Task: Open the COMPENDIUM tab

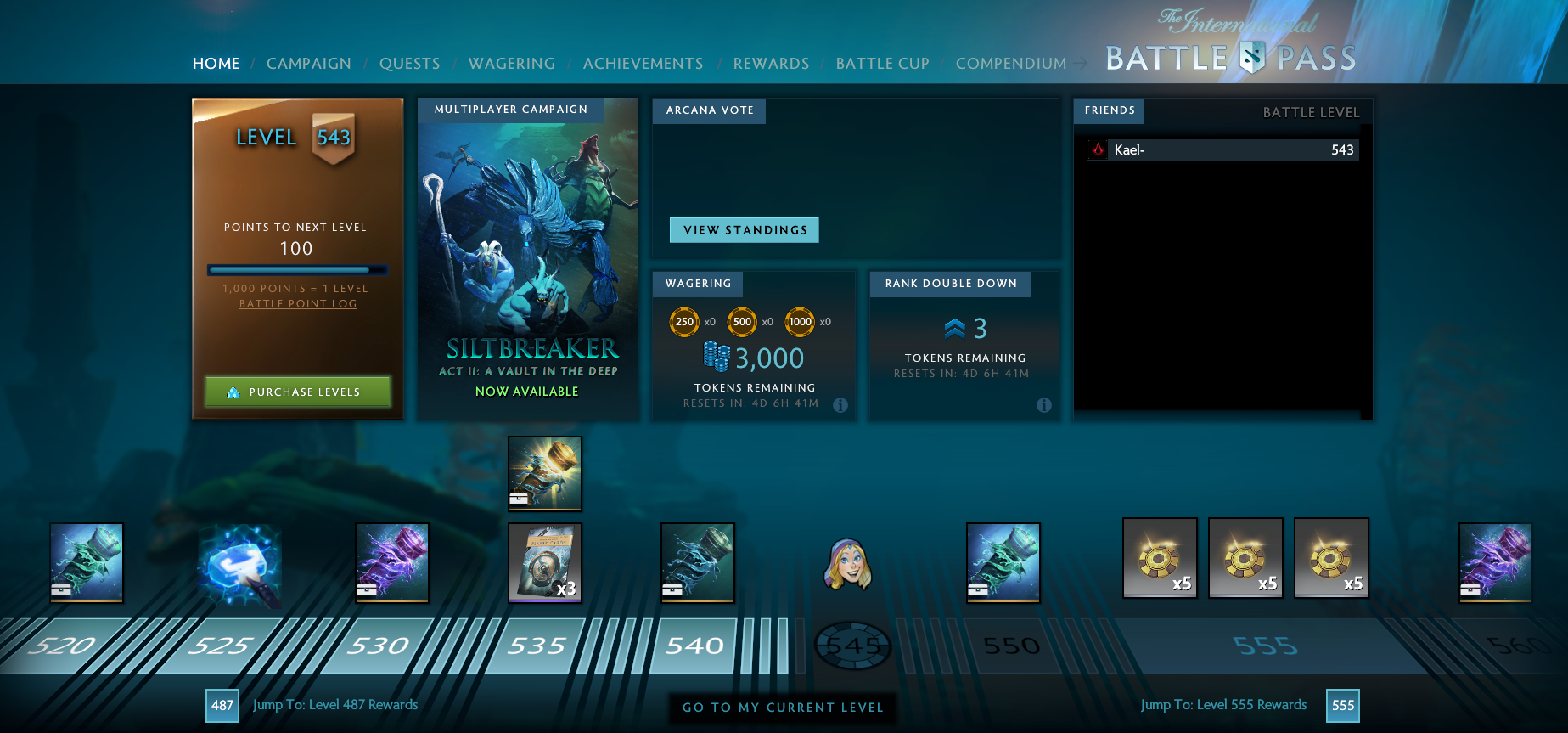Action: coord(1010,63)
